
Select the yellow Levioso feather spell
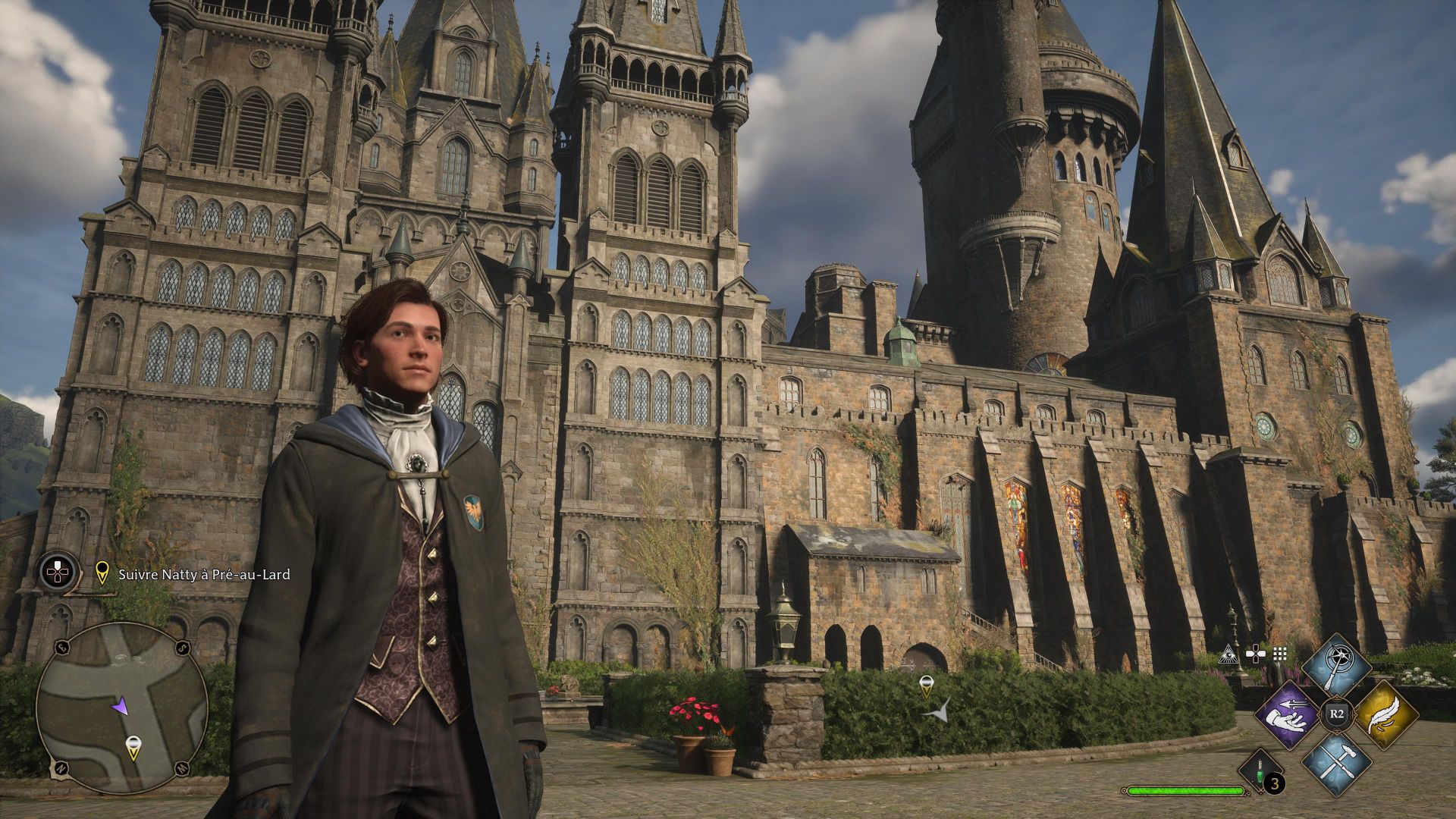[x=1385, y=714]
